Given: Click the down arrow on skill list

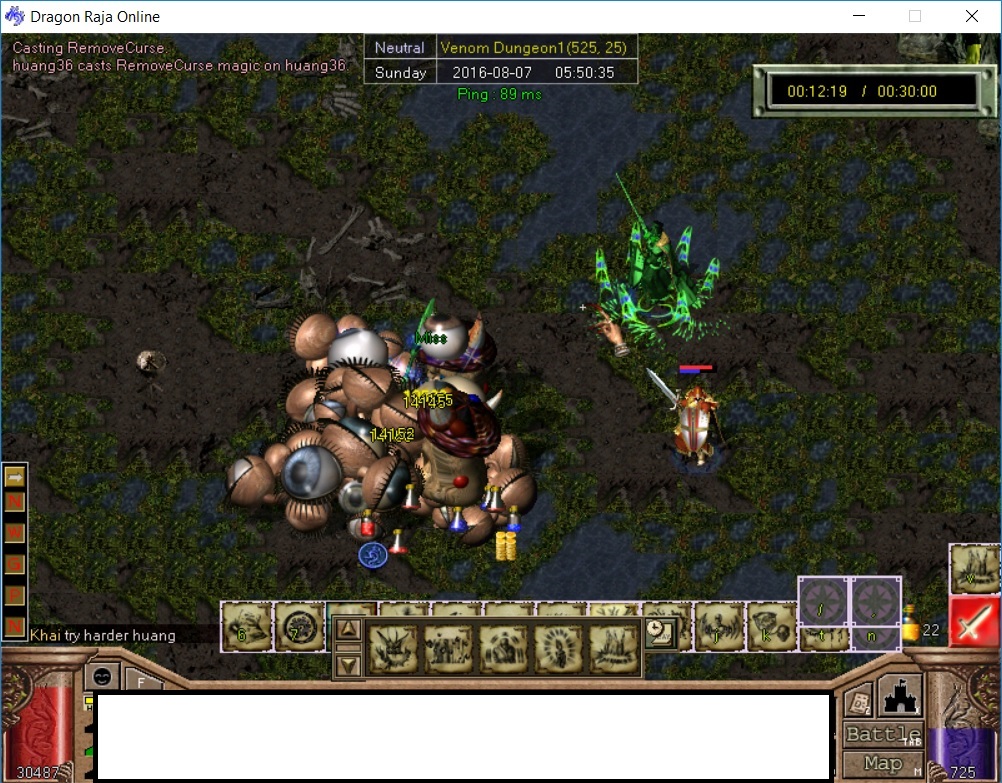Looking at the screenshot, I should coord(348,663).
